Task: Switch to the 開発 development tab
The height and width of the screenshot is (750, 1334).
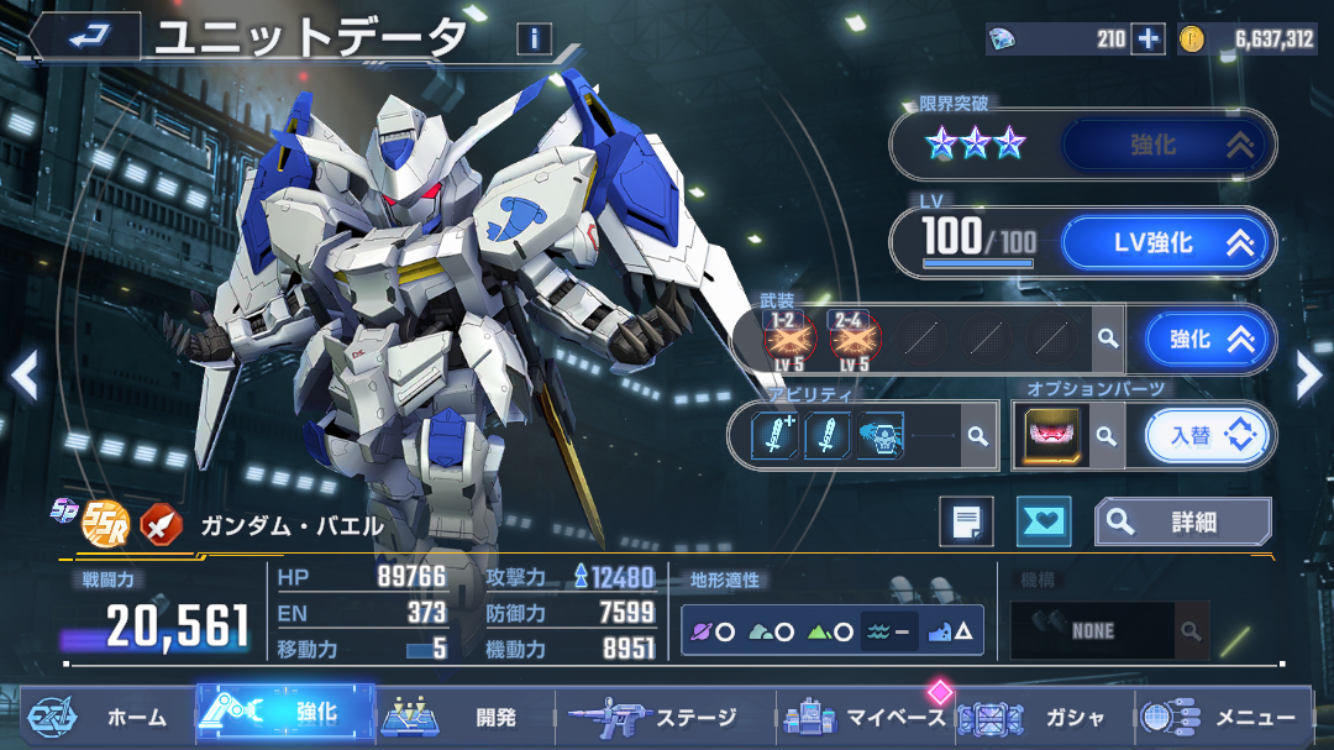Action: (x=465, y=716)
